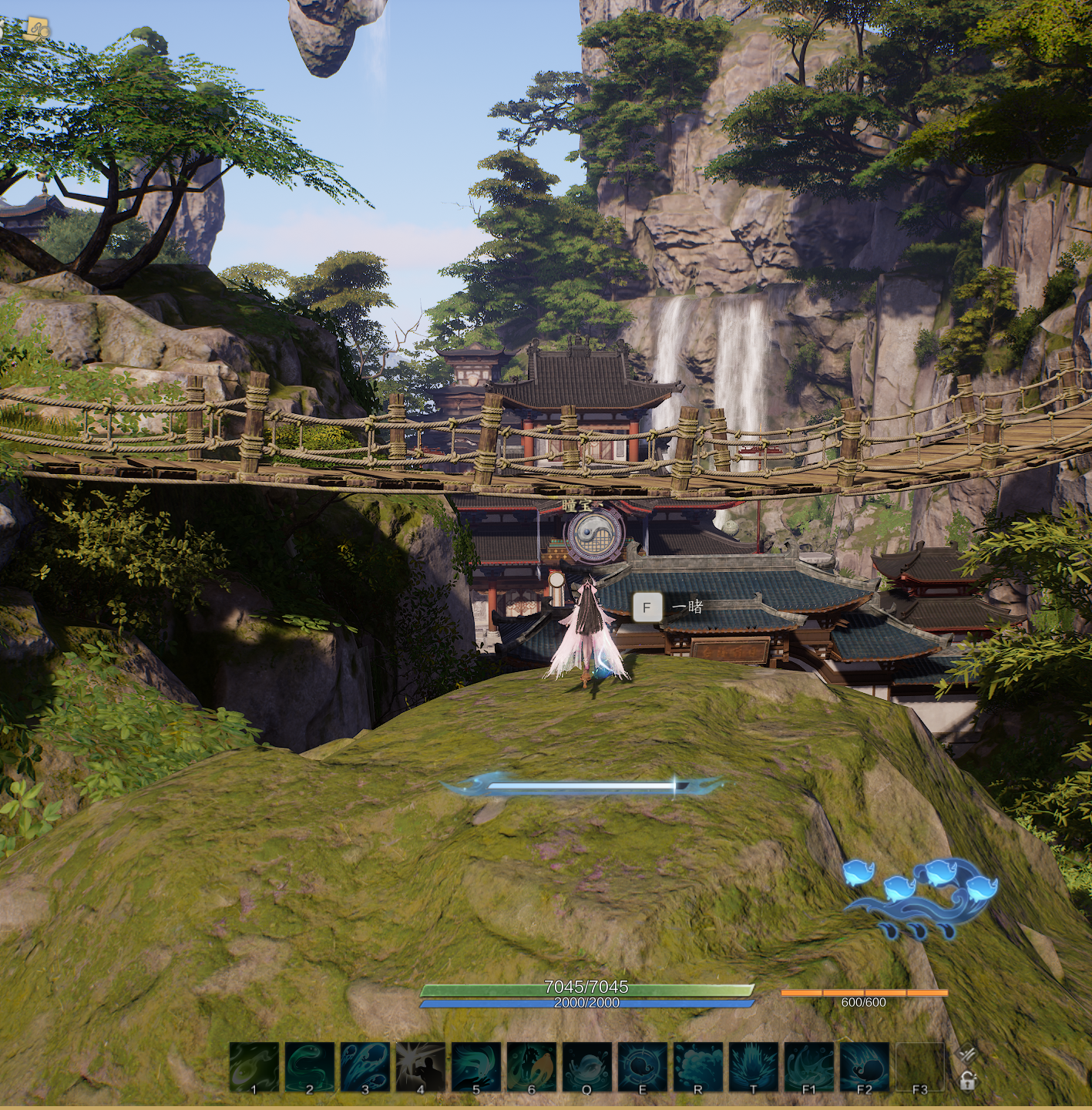Open the yellow link-and-magnifier icon
Viewport: 1092px width, 1110px height.
[36, 30]
